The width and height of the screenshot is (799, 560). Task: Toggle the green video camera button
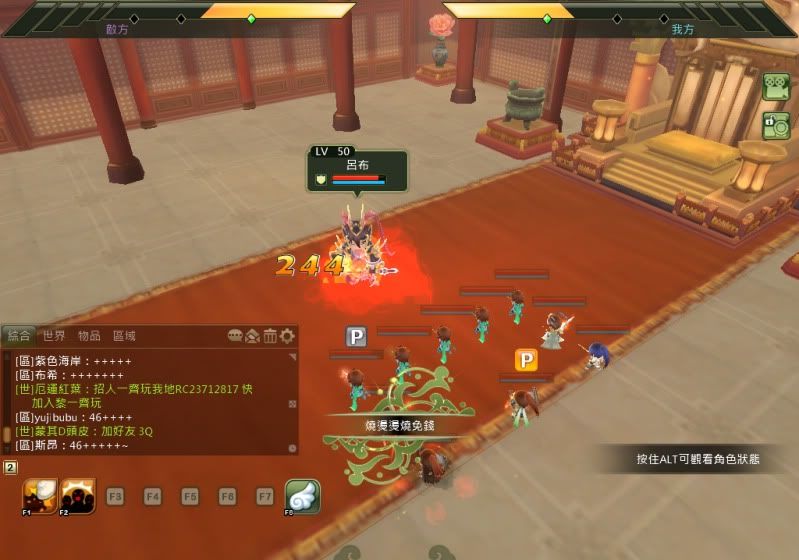776,88
